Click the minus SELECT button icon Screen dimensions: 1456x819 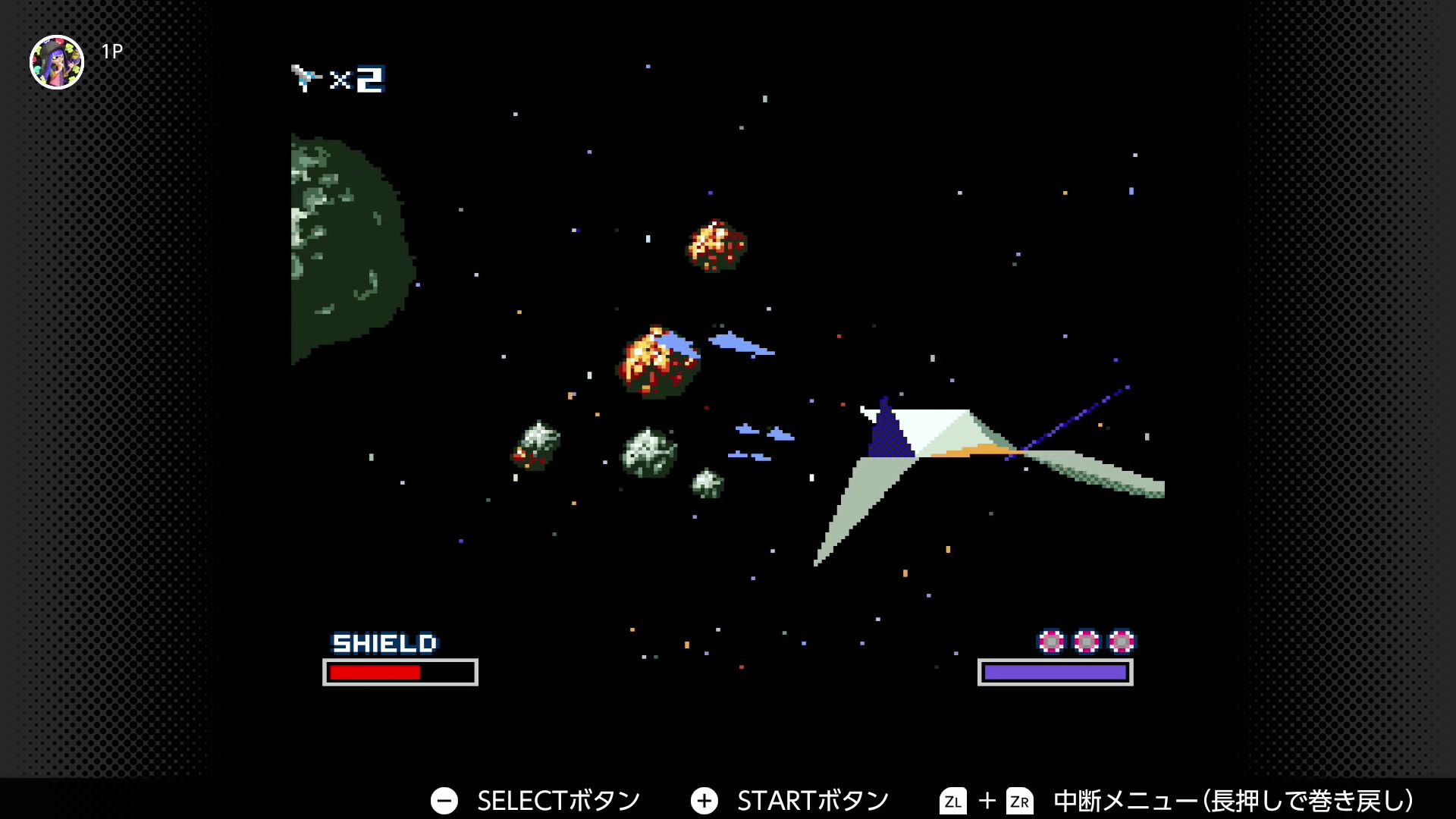click(x=444, y=800)
